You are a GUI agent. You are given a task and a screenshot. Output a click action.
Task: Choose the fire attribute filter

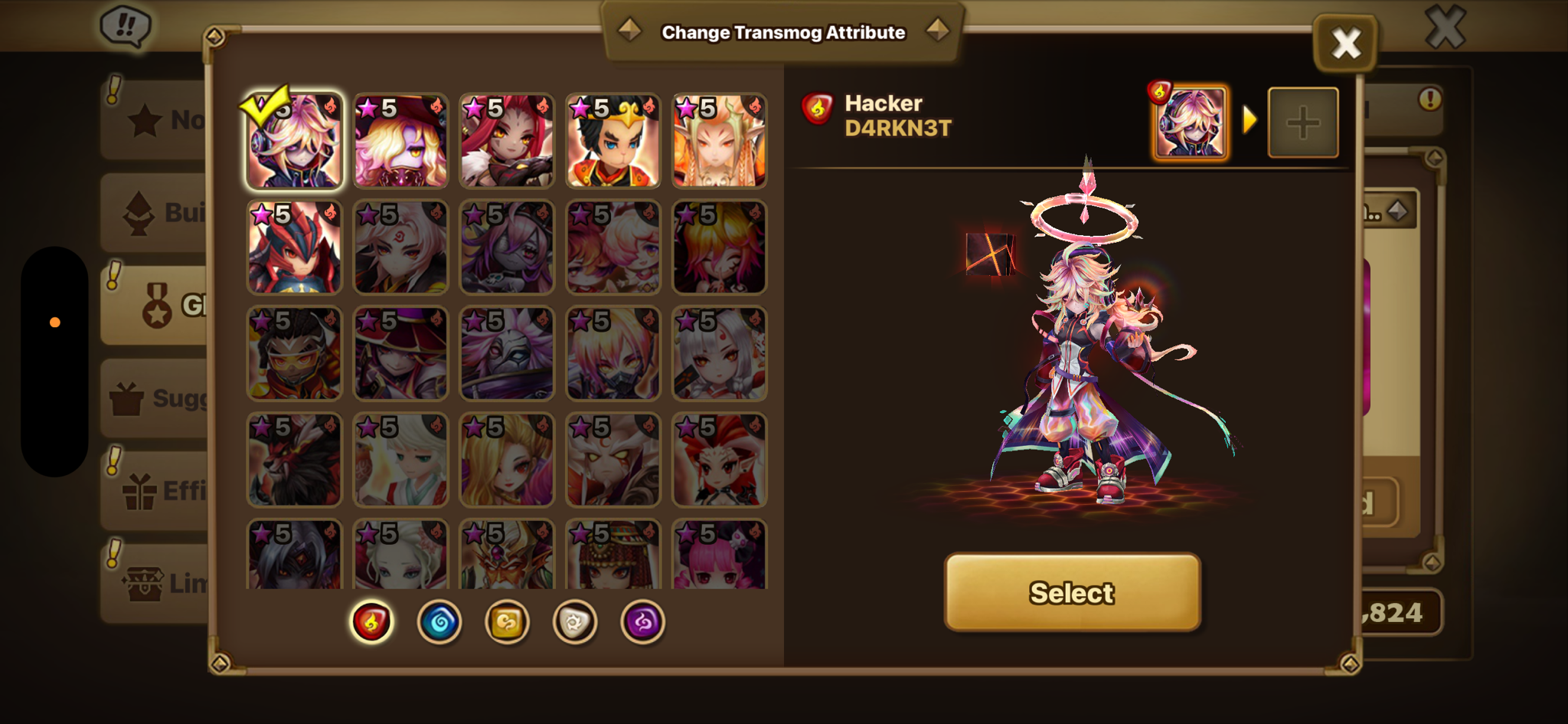371,621
